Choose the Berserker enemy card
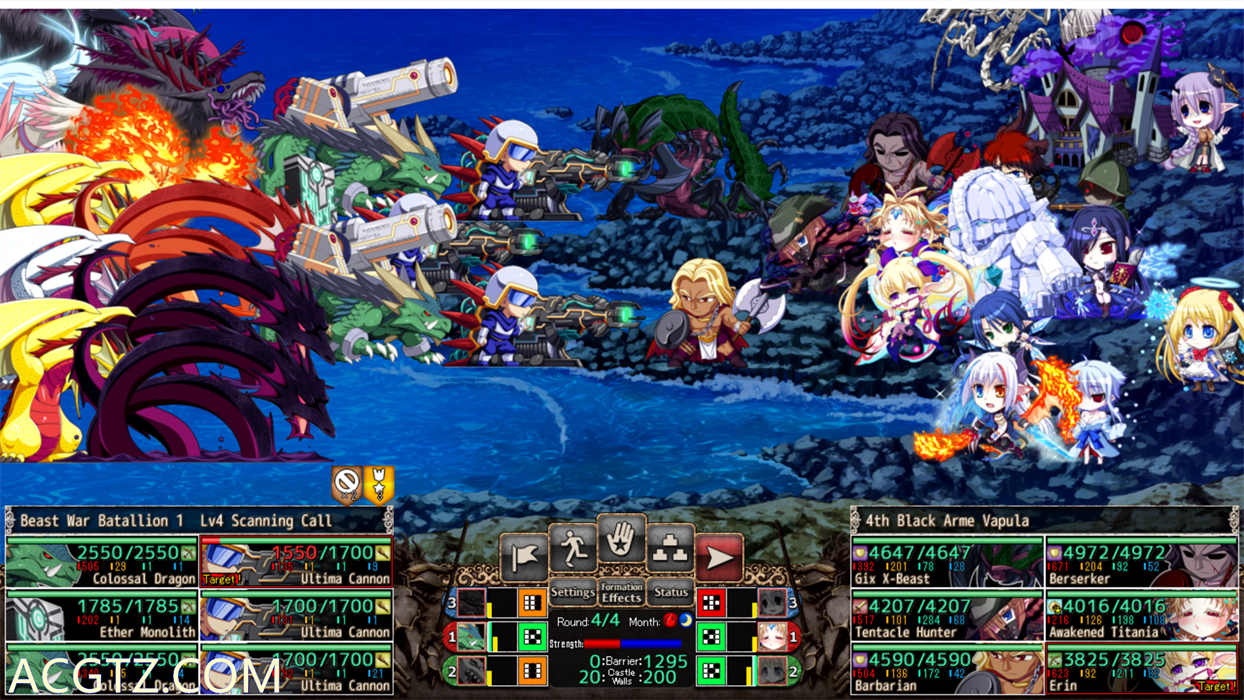The height and width of the screenshot is (700, 1244). (1141, 561)
